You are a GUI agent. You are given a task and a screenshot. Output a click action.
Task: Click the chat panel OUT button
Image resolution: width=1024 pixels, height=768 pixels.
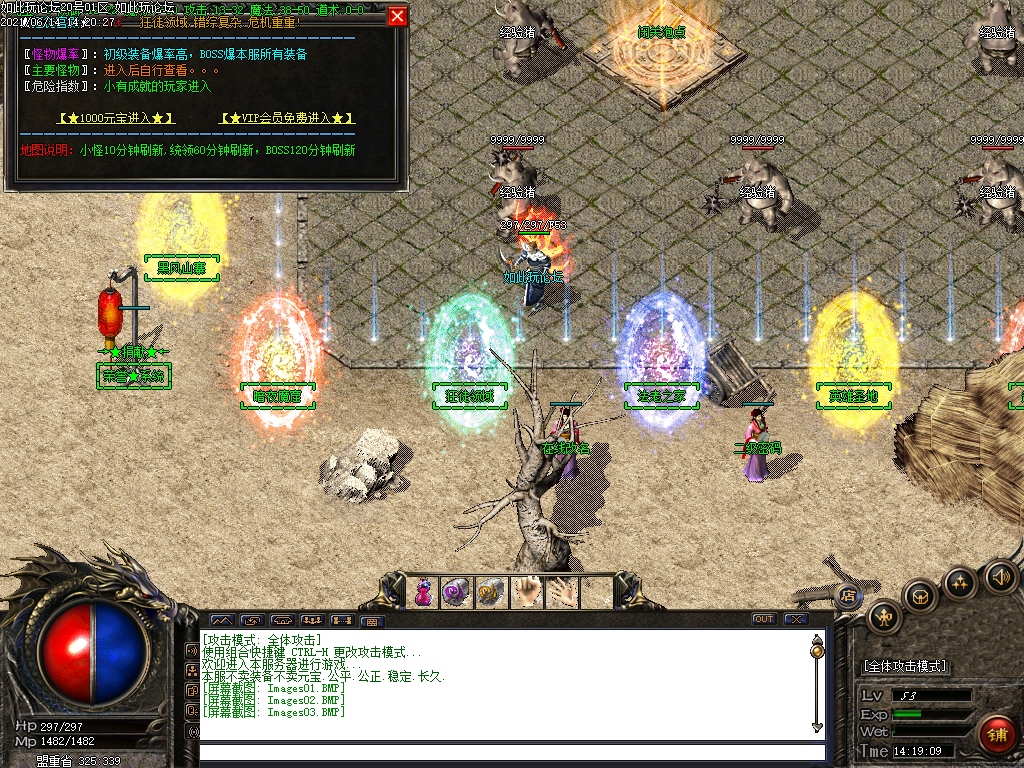(x=764, y=619)
